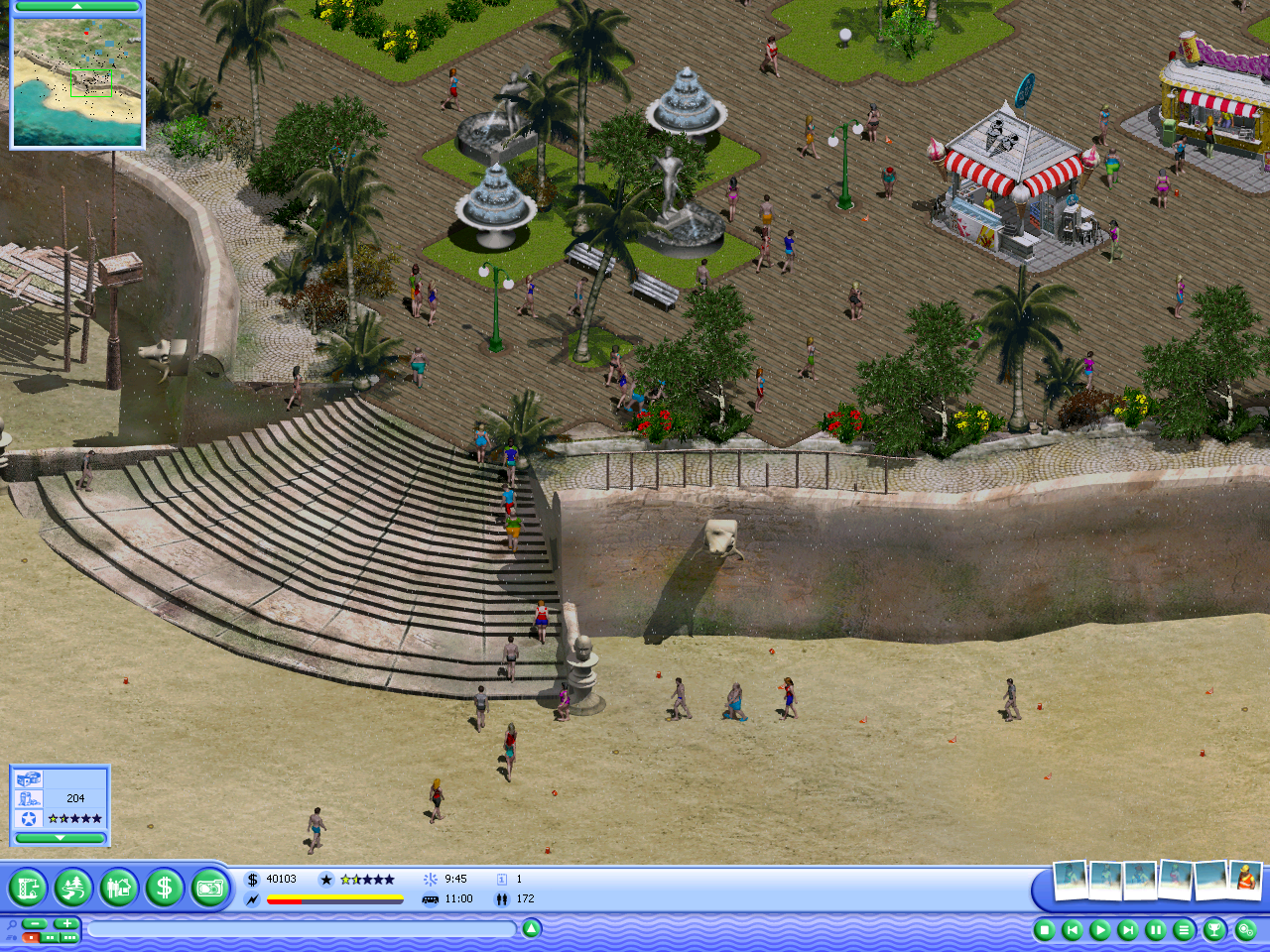Click the snowflake weather icon on the status bar
The height and width of the screenshot is (952, 1270).
[431, 879]
